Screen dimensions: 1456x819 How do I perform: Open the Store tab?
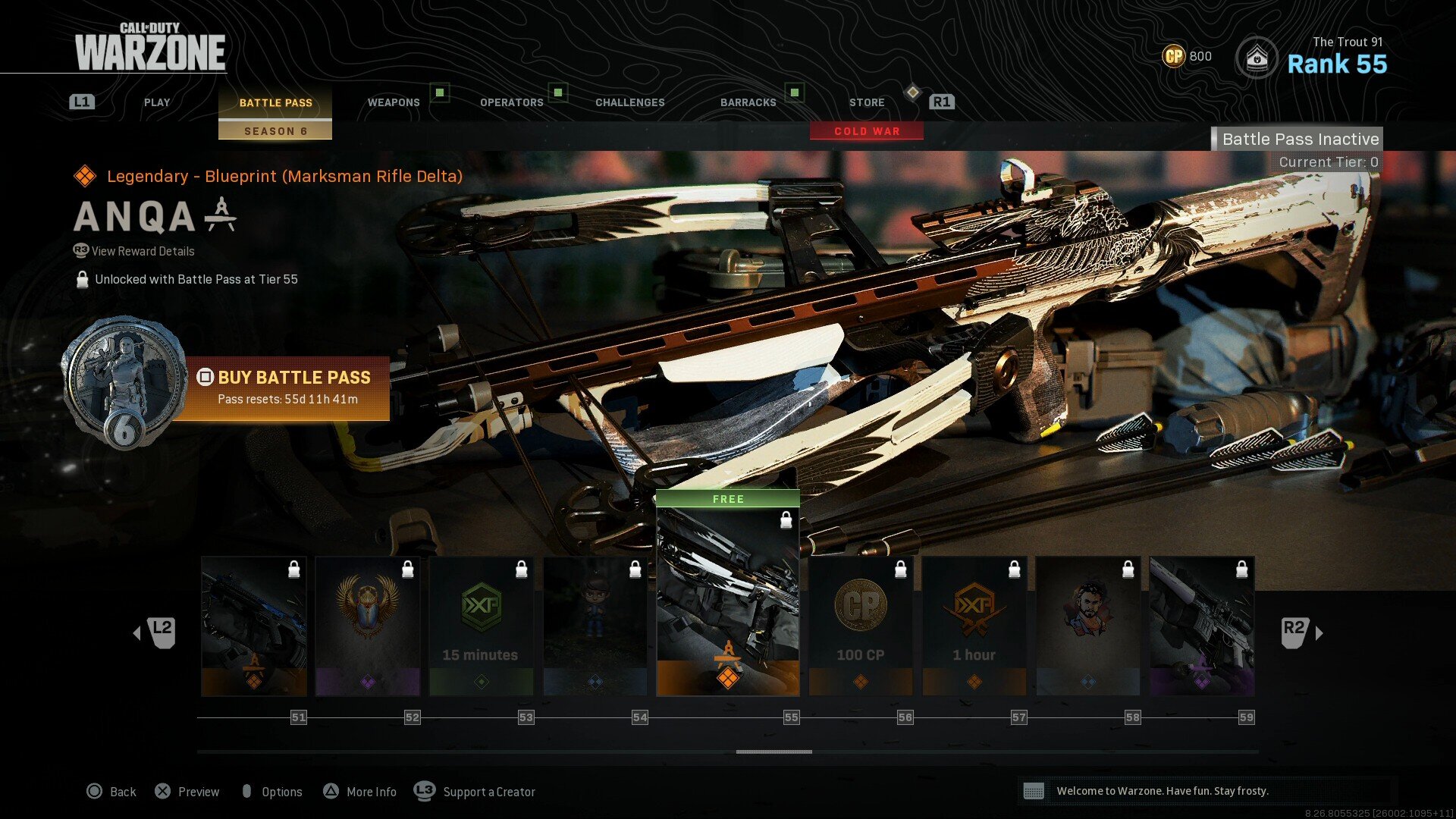point(867,102)
